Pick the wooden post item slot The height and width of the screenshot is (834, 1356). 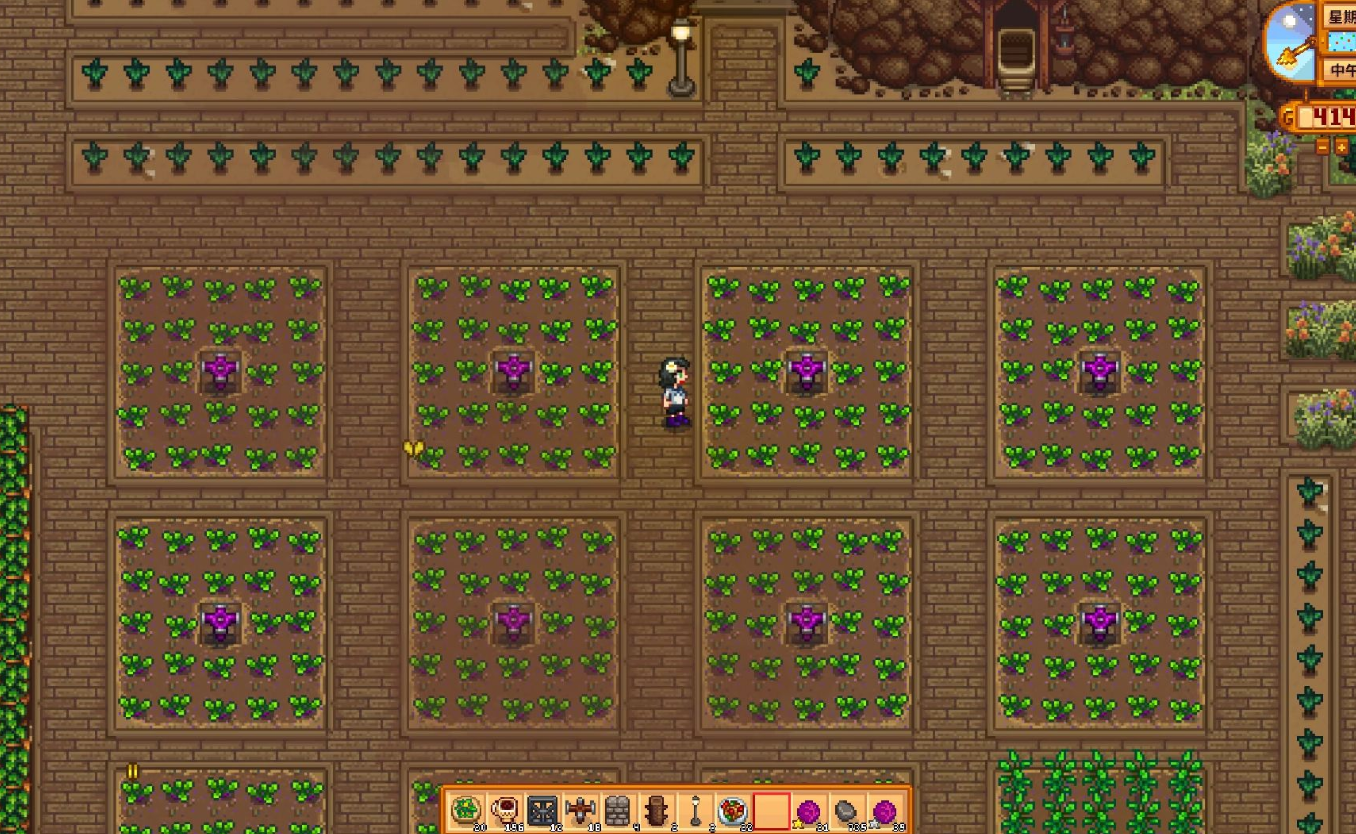pos(656,810)
